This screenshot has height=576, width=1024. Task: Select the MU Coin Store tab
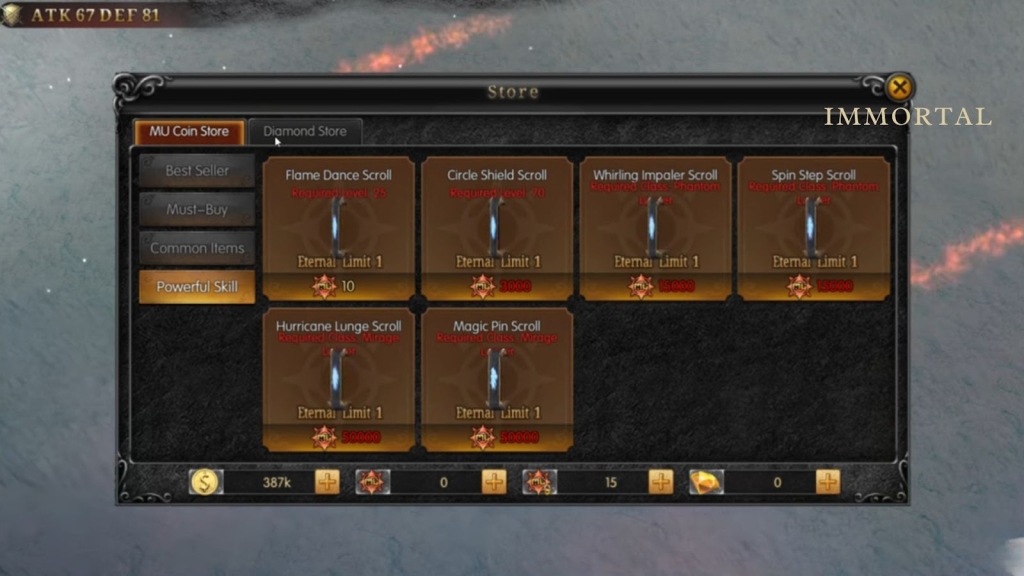point(190,131)
